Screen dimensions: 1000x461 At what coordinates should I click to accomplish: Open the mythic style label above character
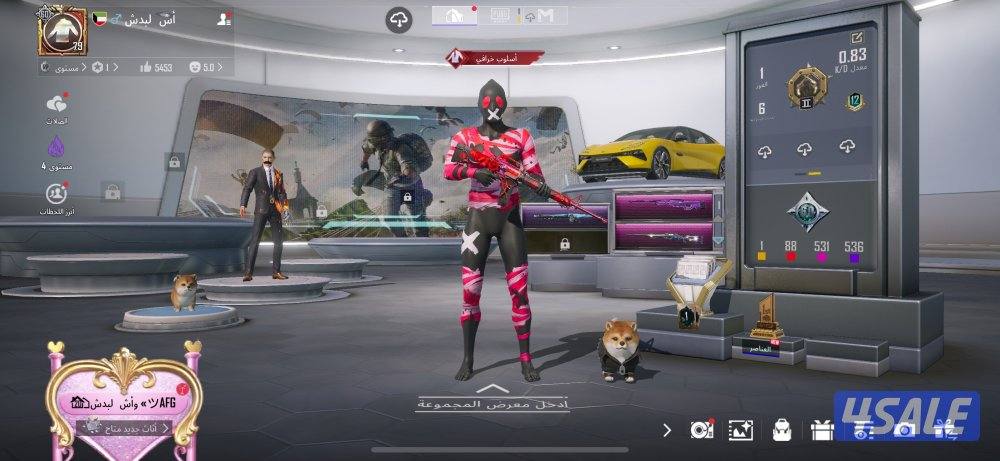495,57
